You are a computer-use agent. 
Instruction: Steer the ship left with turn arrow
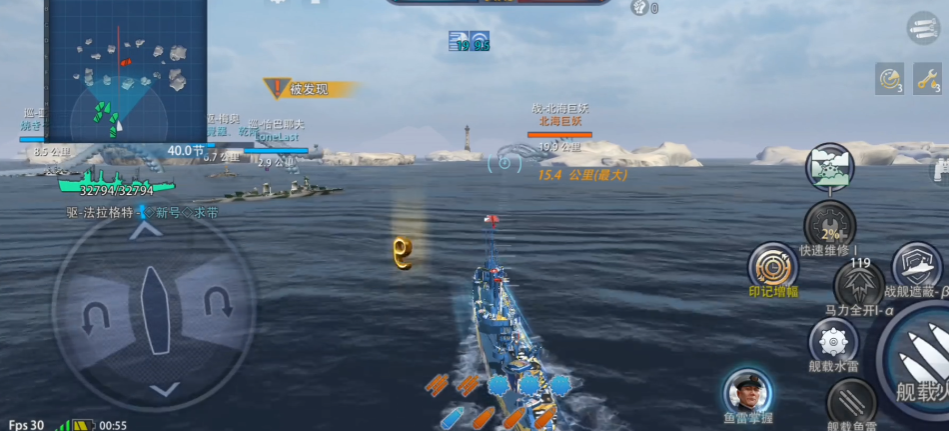(x=95, y=317)
